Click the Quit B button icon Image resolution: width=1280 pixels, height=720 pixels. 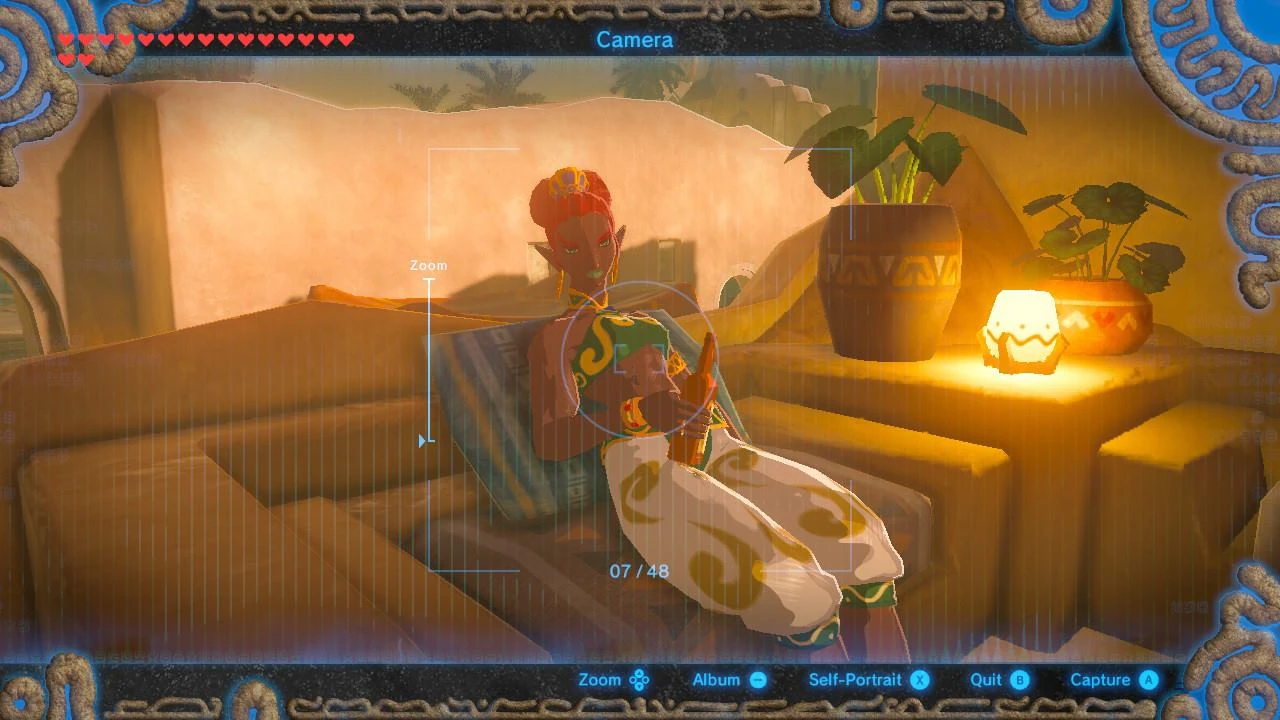[1018, 679]
